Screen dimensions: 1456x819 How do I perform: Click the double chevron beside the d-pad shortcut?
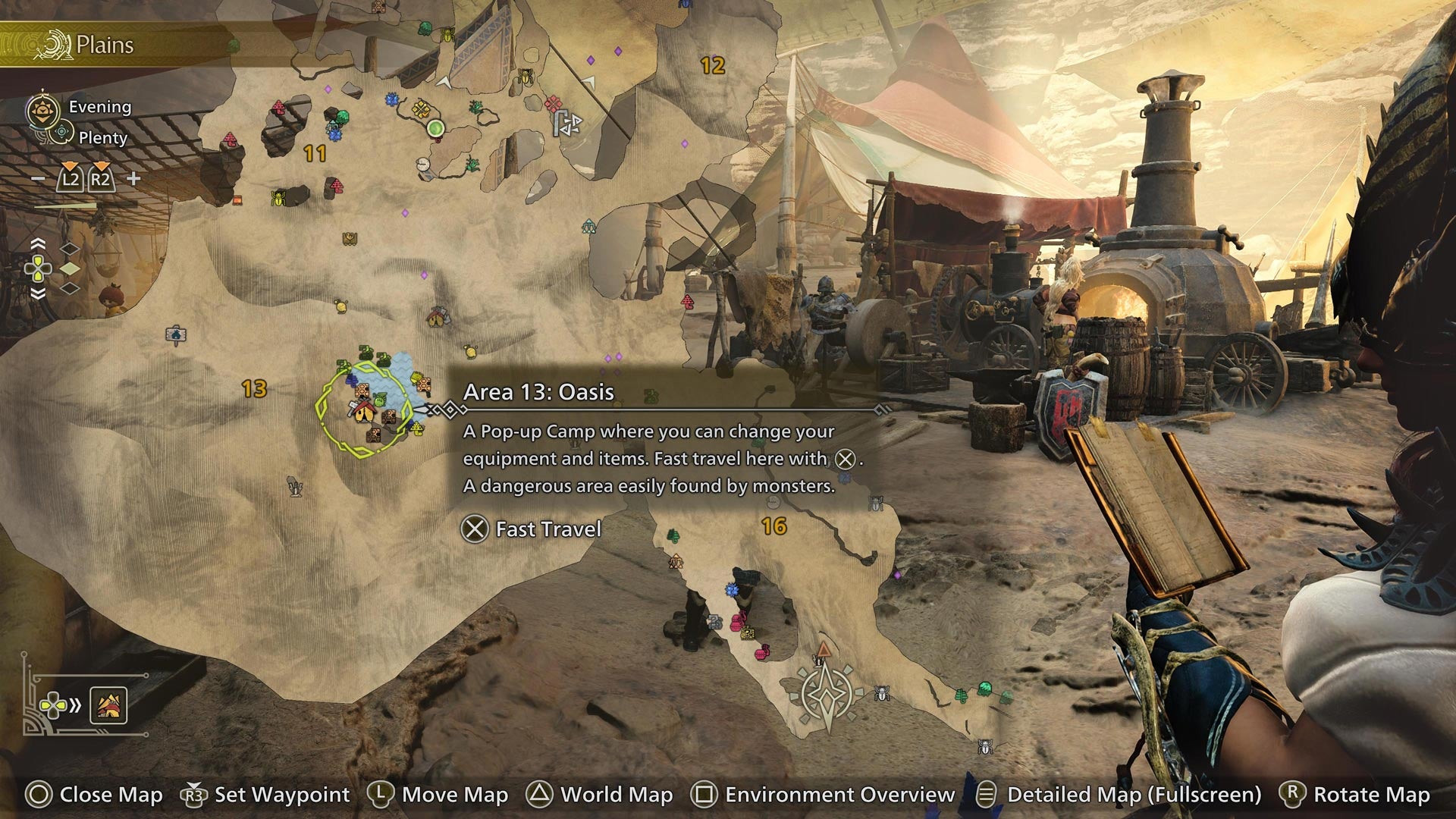coord(76,704)
